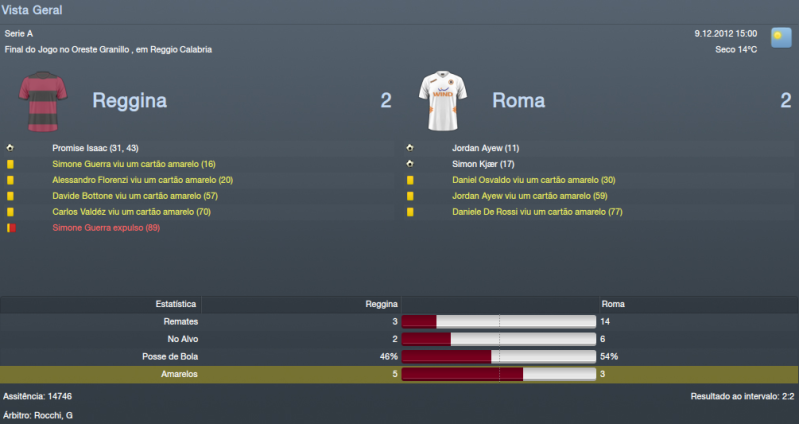Image resolution: width=799 pixels, height=424 pixels.
Task: Select the Remates statistic row
Action: pyautogui.click(x=399, y=321)
